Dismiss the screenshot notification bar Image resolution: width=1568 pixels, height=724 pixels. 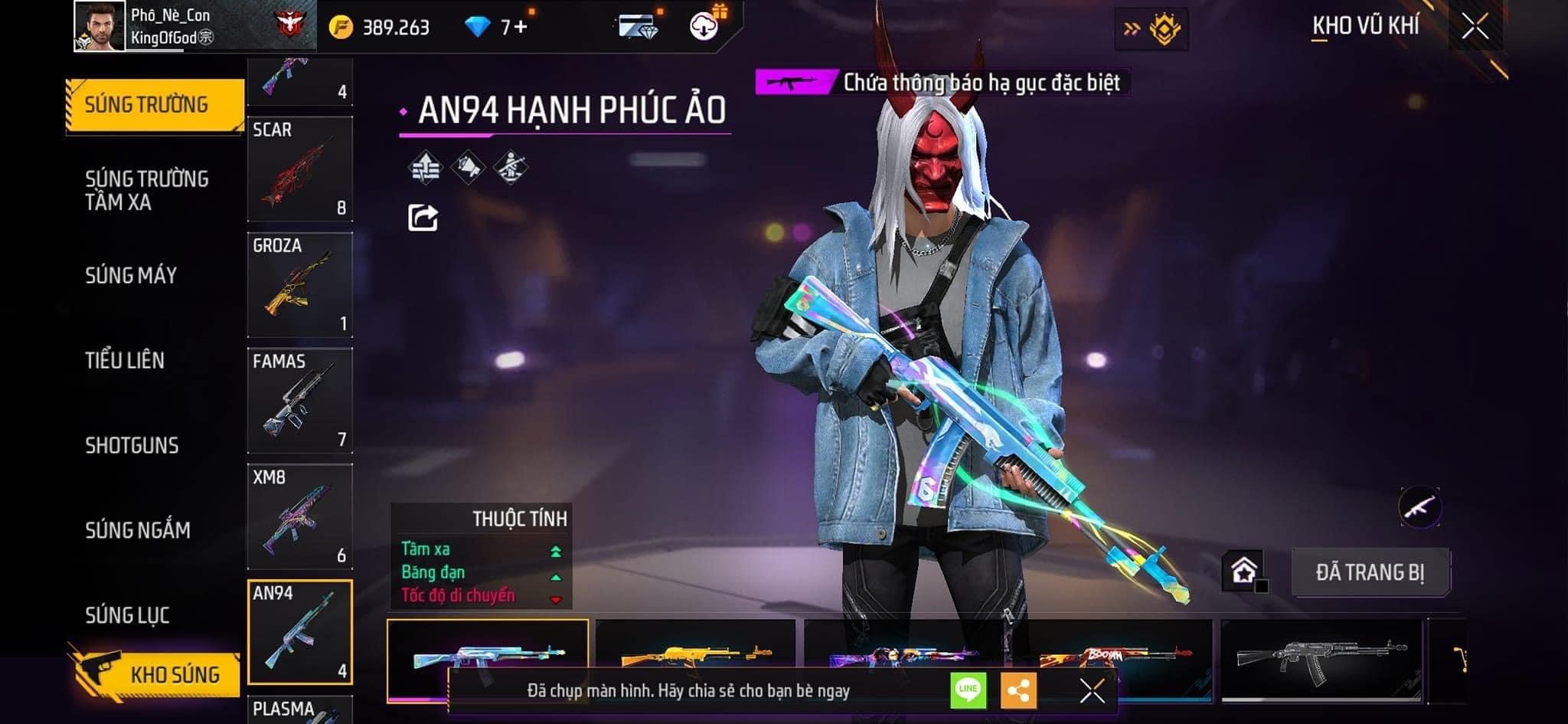pyautogui.click(x=1092, y=691)
